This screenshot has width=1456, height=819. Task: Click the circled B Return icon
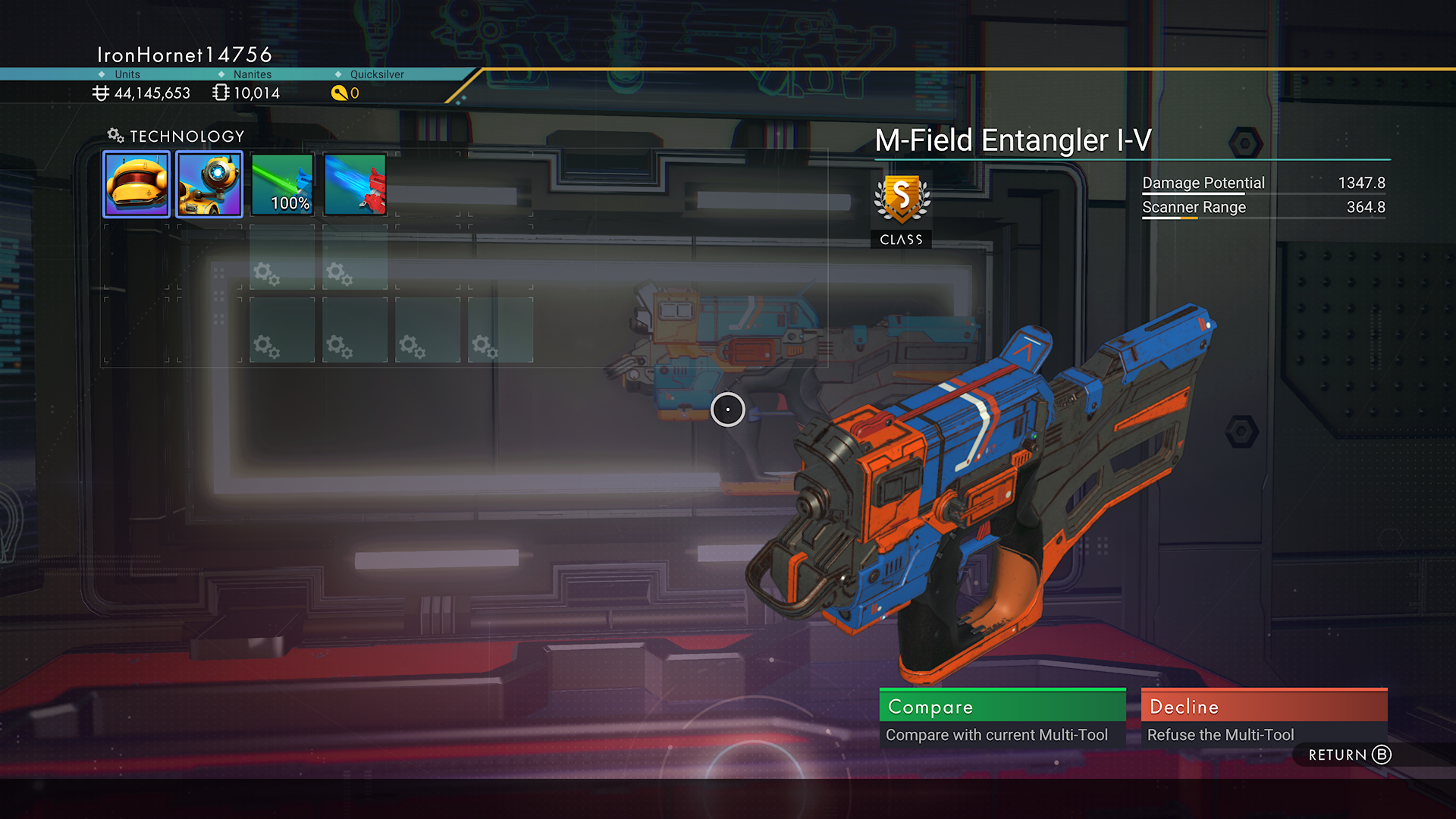point(1381,755)
